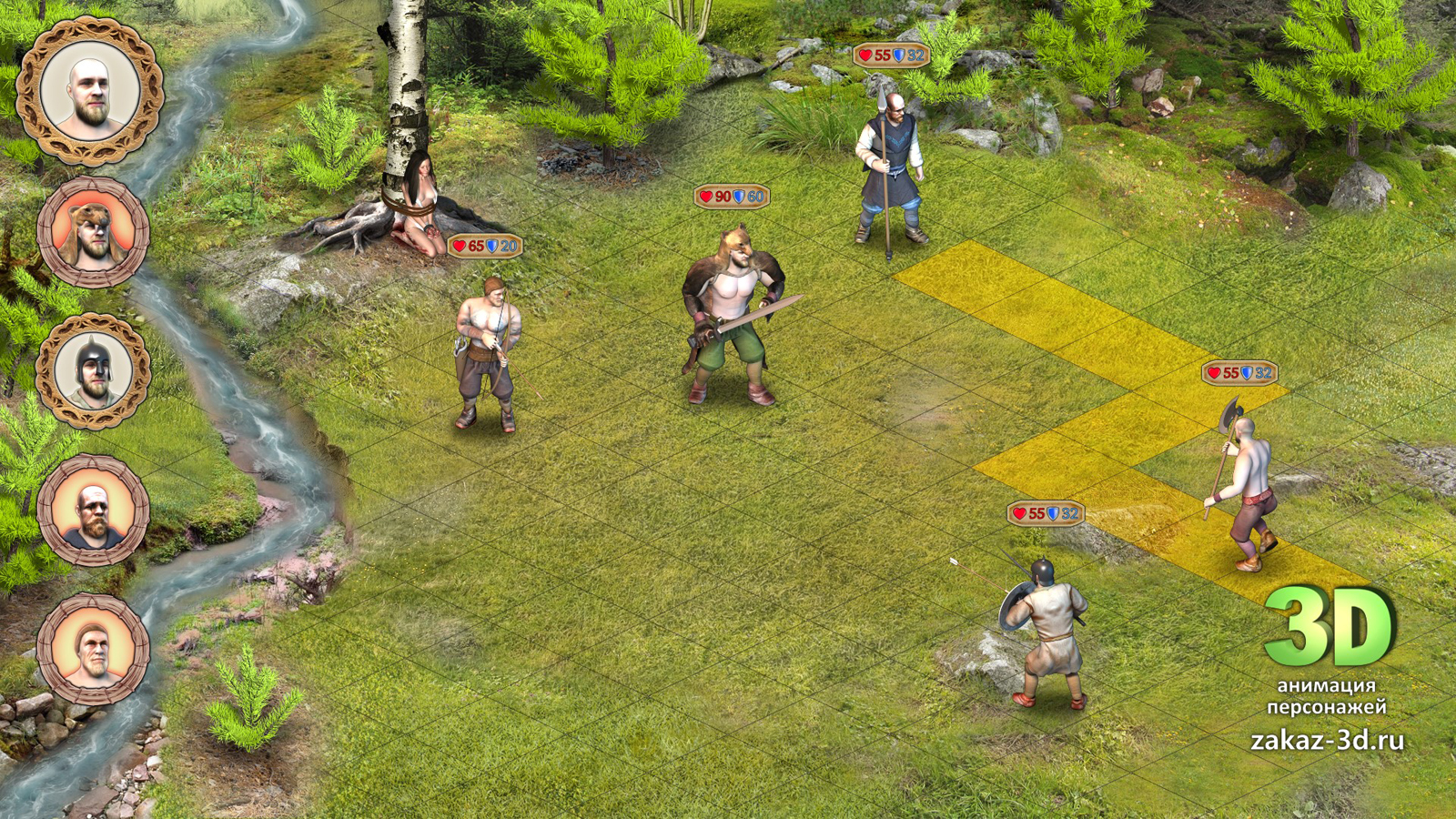This screenshot has width=1456, height=819.
Task: Select the headband-wearing older man portrait
Action: point(93,649)
